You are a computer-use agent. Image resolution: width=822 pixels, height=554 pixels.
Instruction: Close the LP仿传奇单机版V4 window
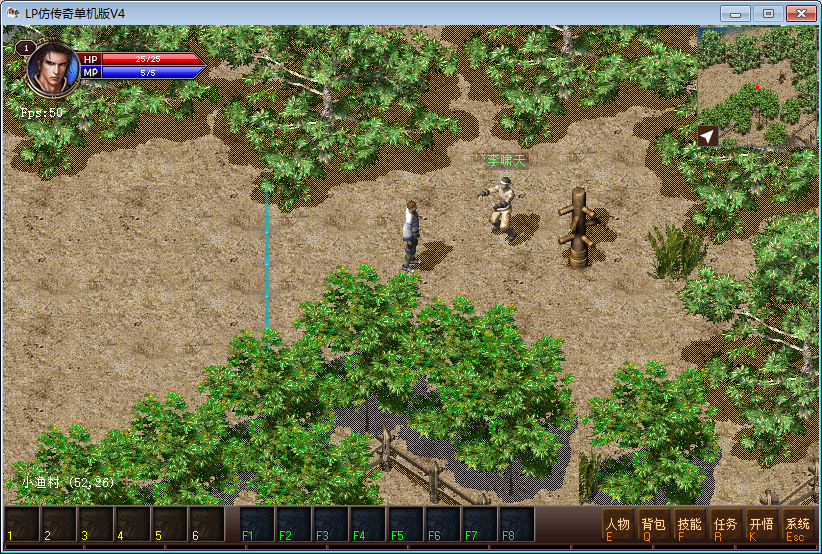pos(799,14)
